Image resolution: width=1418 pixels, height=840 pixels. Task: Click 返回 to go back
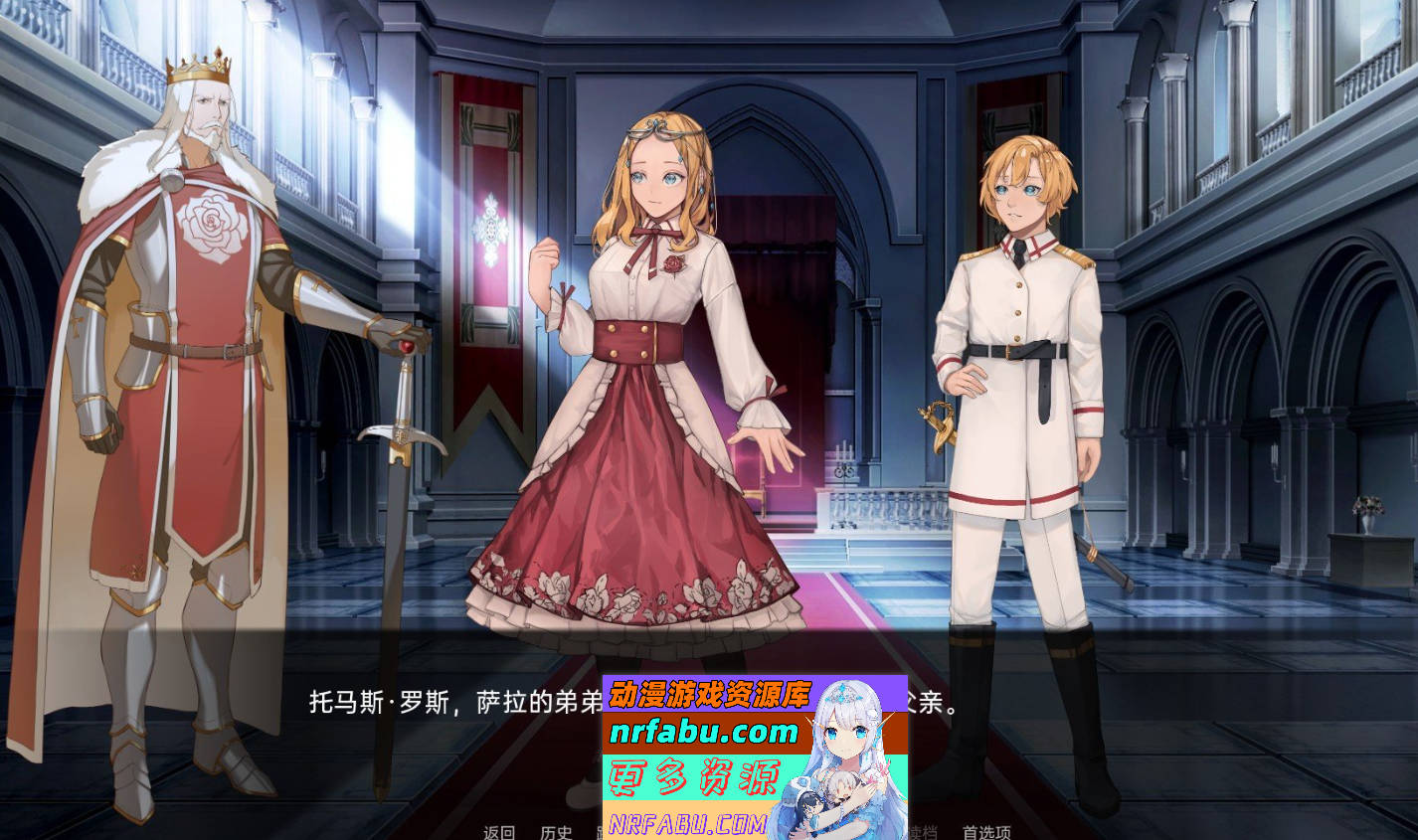click(498, 835)
